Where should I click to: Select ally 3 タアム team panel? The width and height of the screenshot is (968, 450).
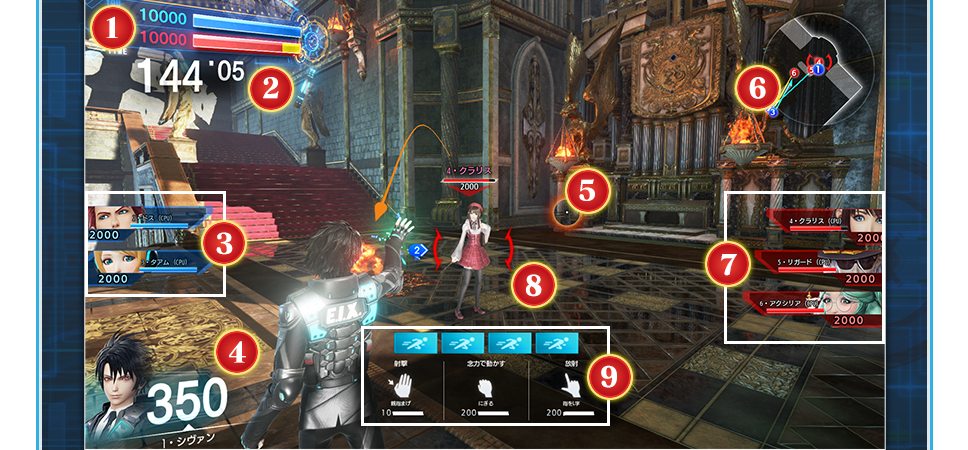coord(145,265)
